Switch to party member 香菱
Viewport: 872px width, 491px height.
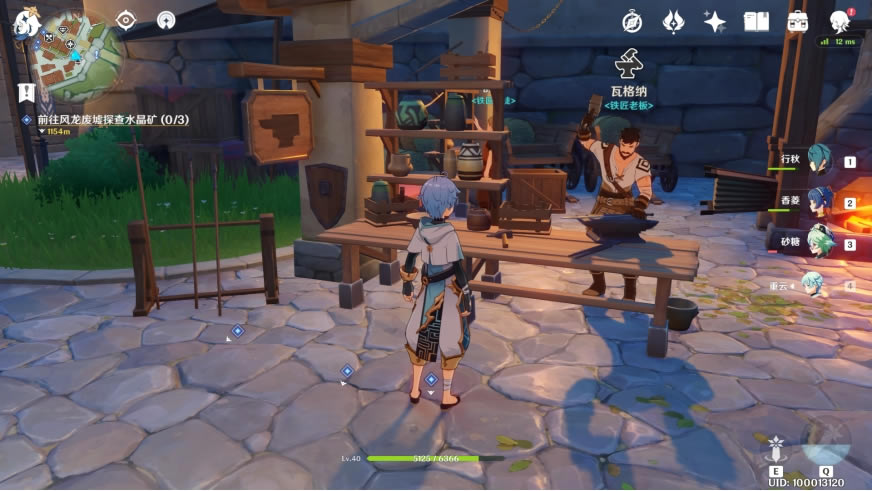pos(820,200)
